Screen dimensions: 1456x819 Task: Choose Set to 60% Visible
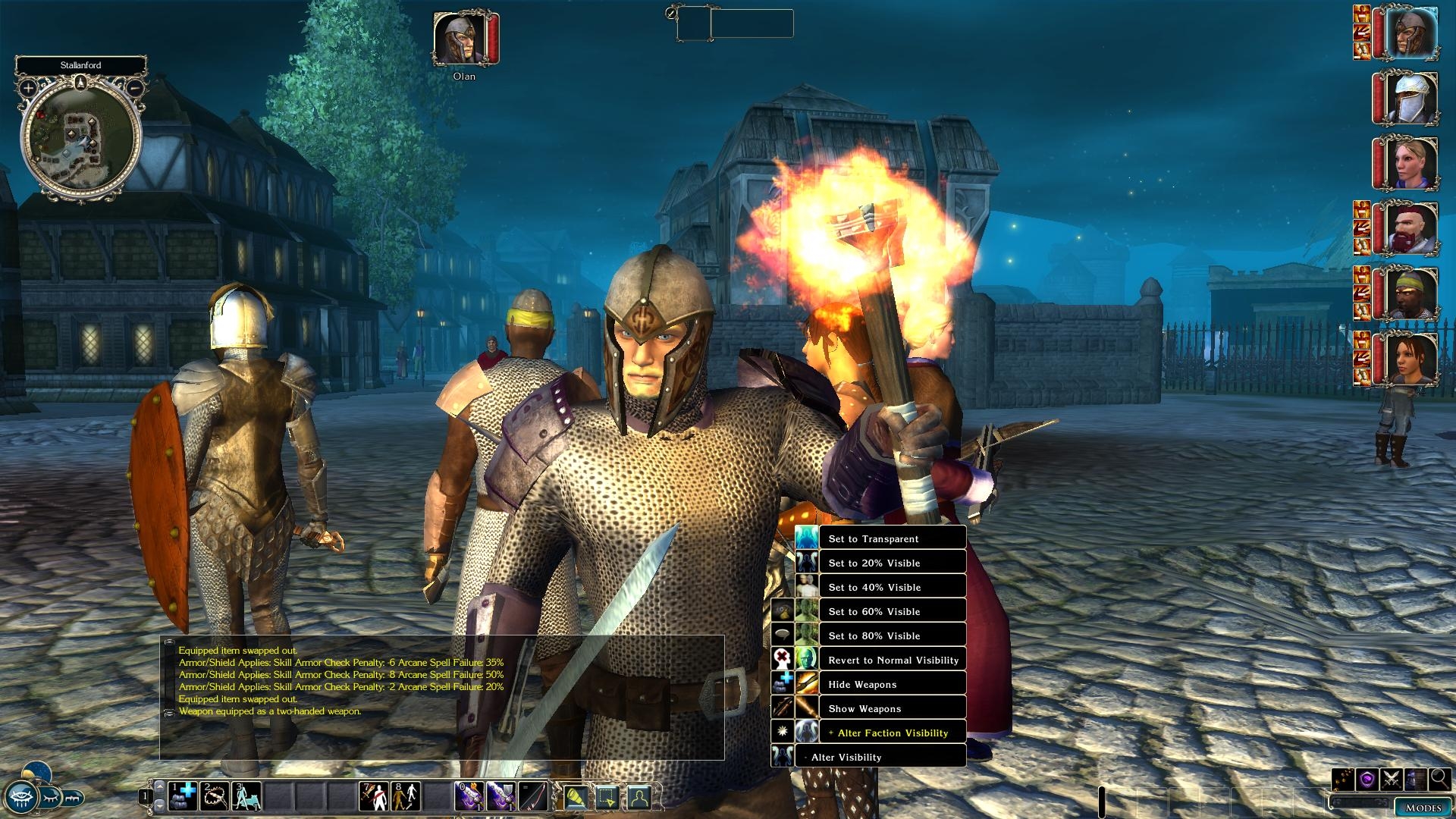pos(892,611)
